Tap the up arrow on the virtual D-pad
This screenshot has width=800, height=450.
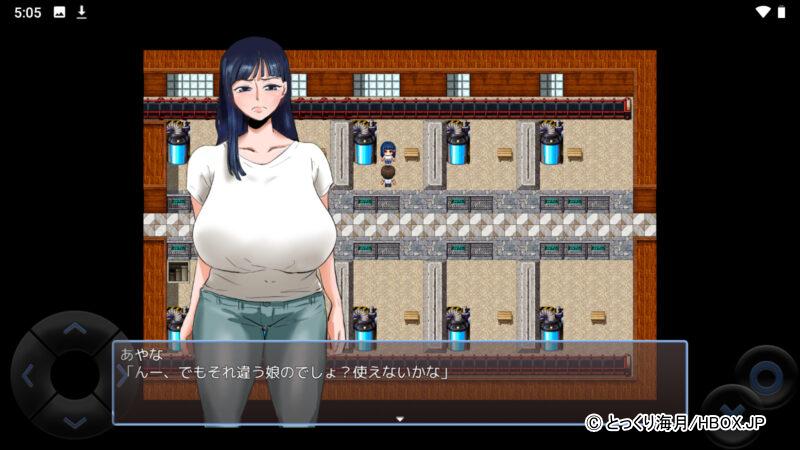[75, 328]
